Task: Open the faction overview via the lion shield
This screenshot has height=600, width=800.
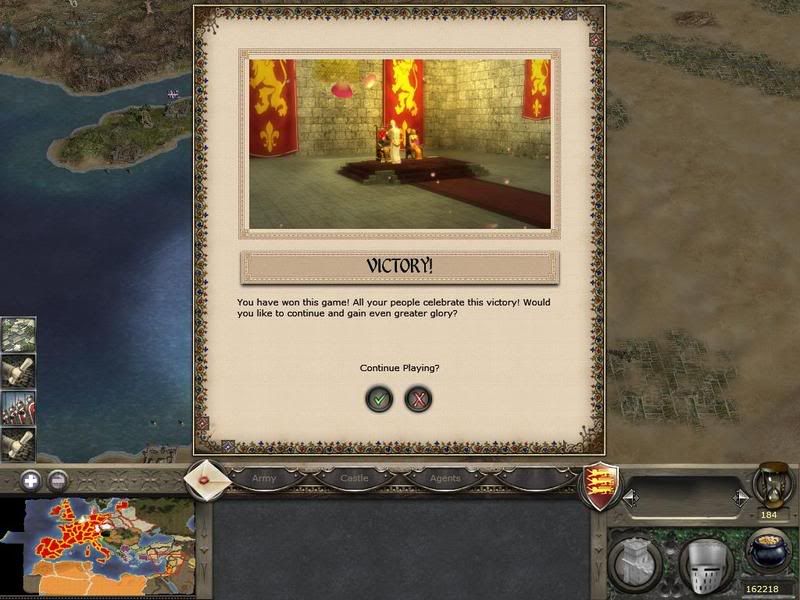Action: pos(598,487)
